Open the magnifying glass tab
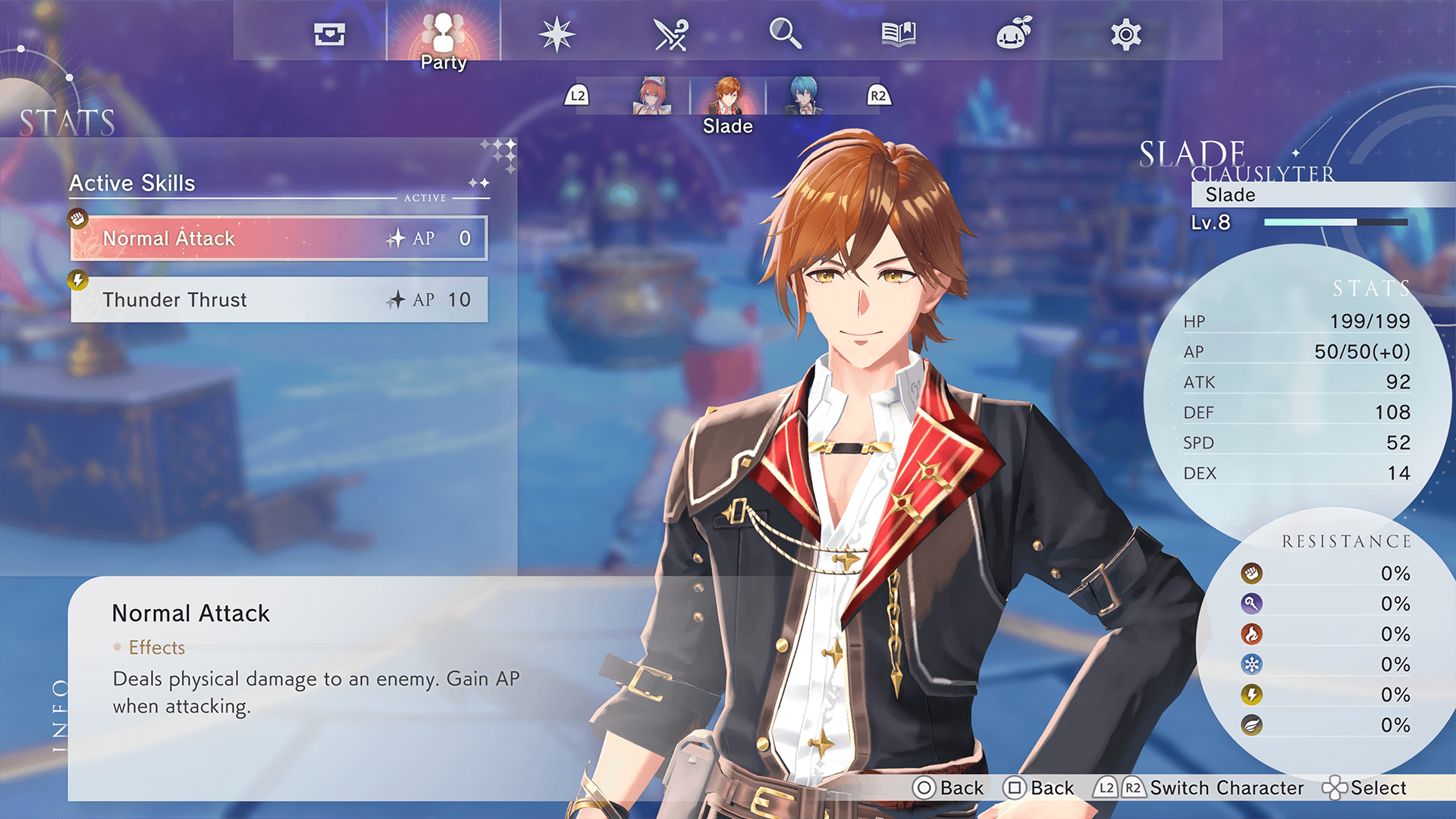The height and width of the screenshot is (819, 1456). click(785, 34)
